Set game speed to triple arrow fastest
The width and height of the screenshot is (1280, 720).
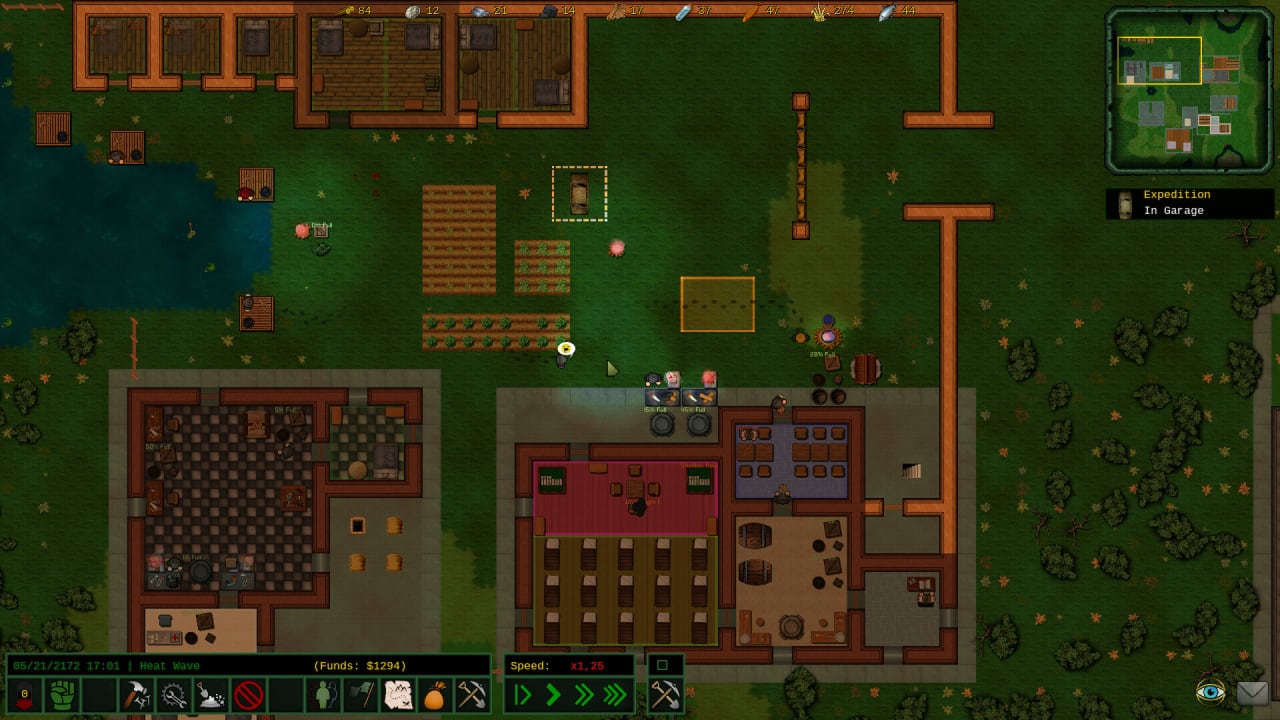[616, 694]
